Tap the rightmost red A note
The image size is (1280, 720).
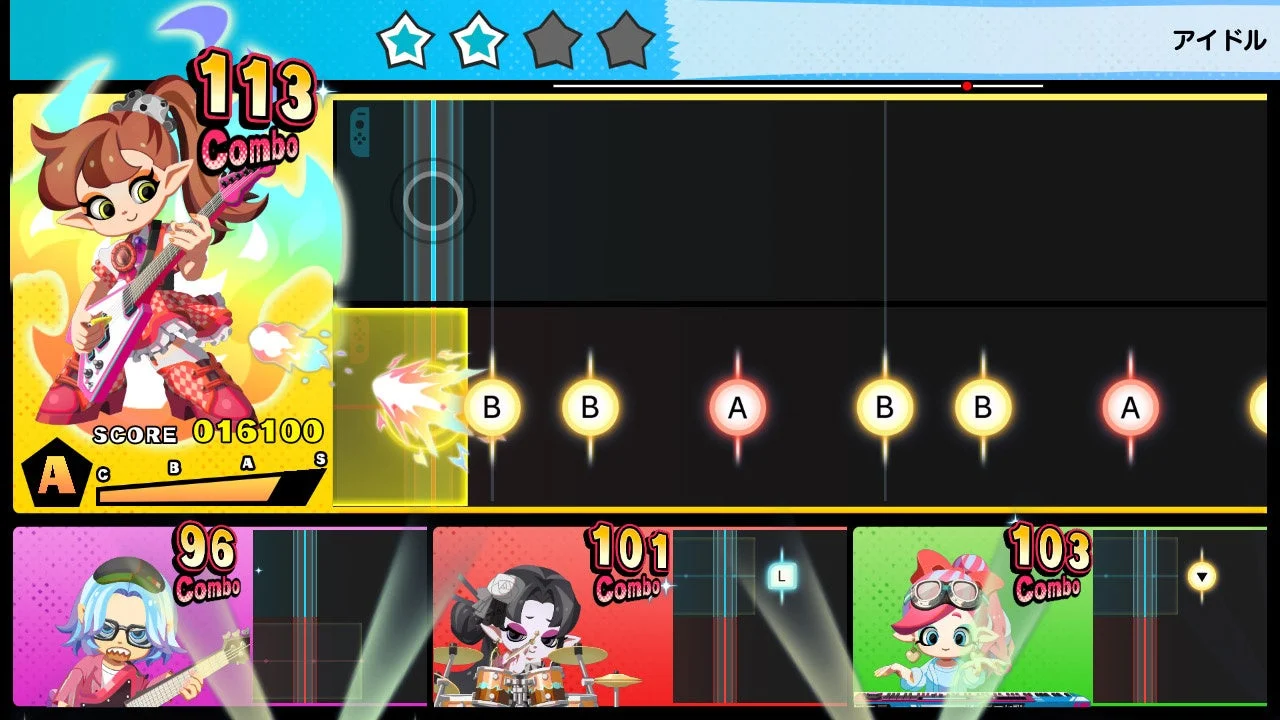1131,407
